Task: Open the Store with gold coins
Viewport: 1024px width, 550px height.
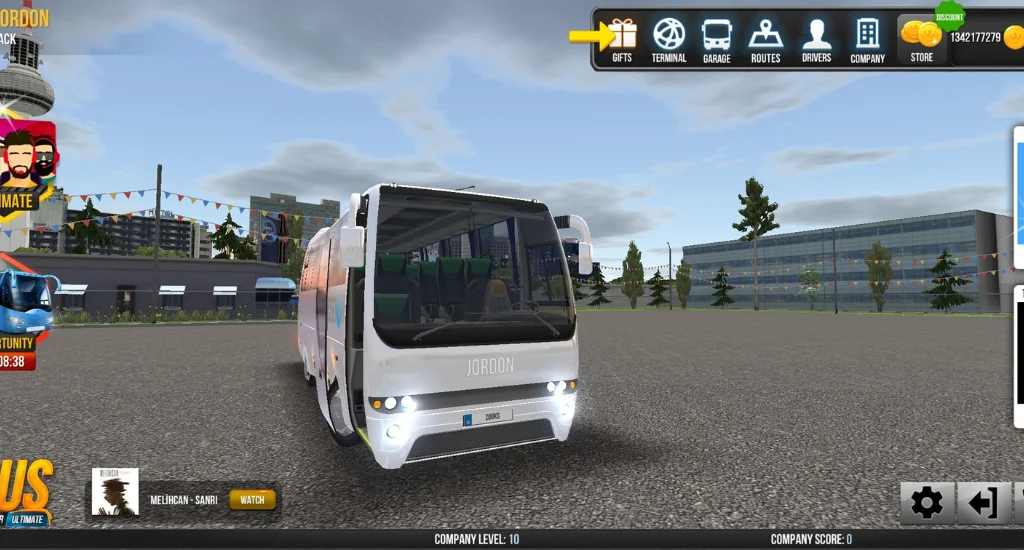Action: coord(921,40)
